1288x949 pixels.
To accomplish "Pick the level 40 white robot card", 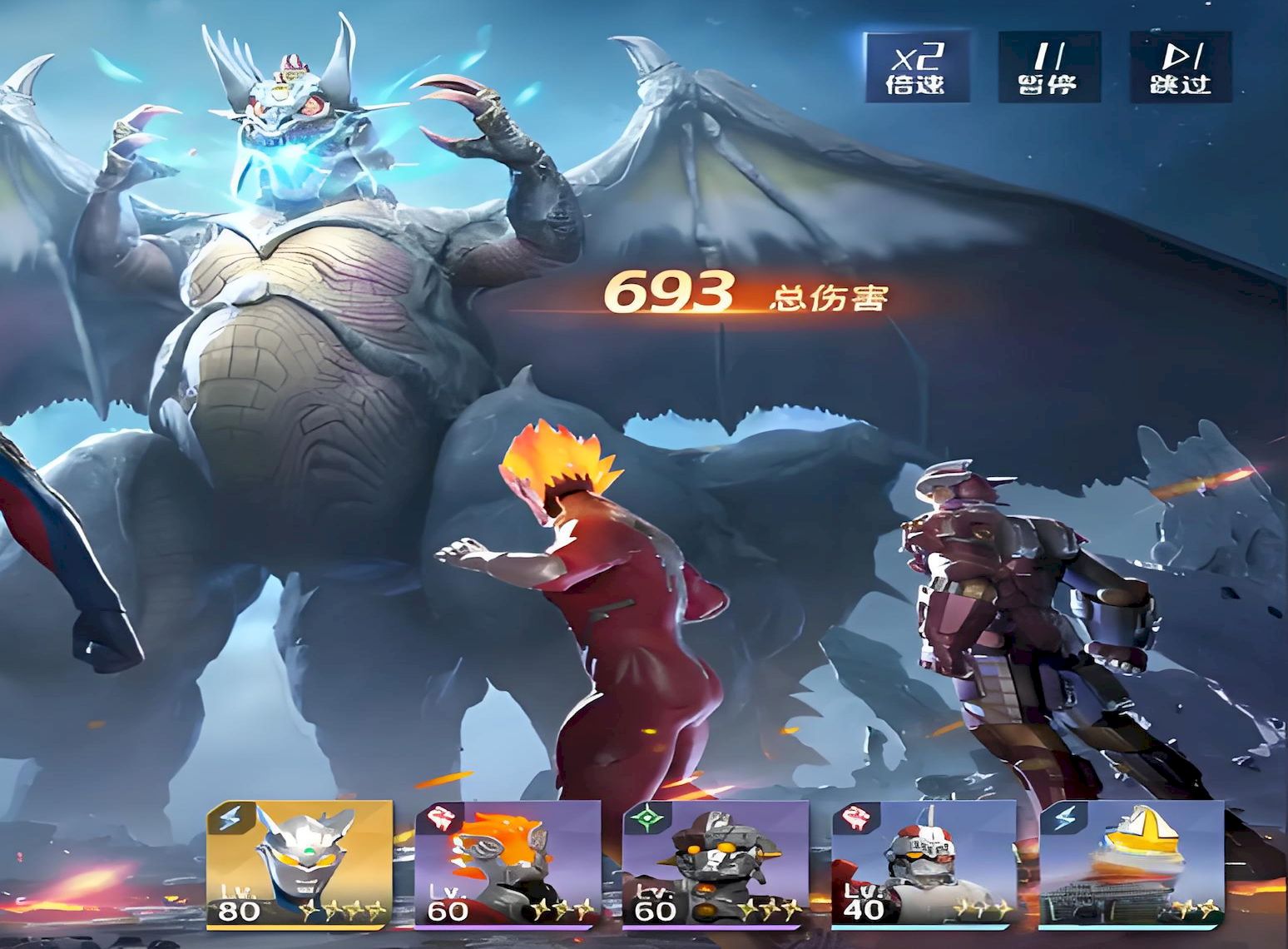I will coord(924,864).
